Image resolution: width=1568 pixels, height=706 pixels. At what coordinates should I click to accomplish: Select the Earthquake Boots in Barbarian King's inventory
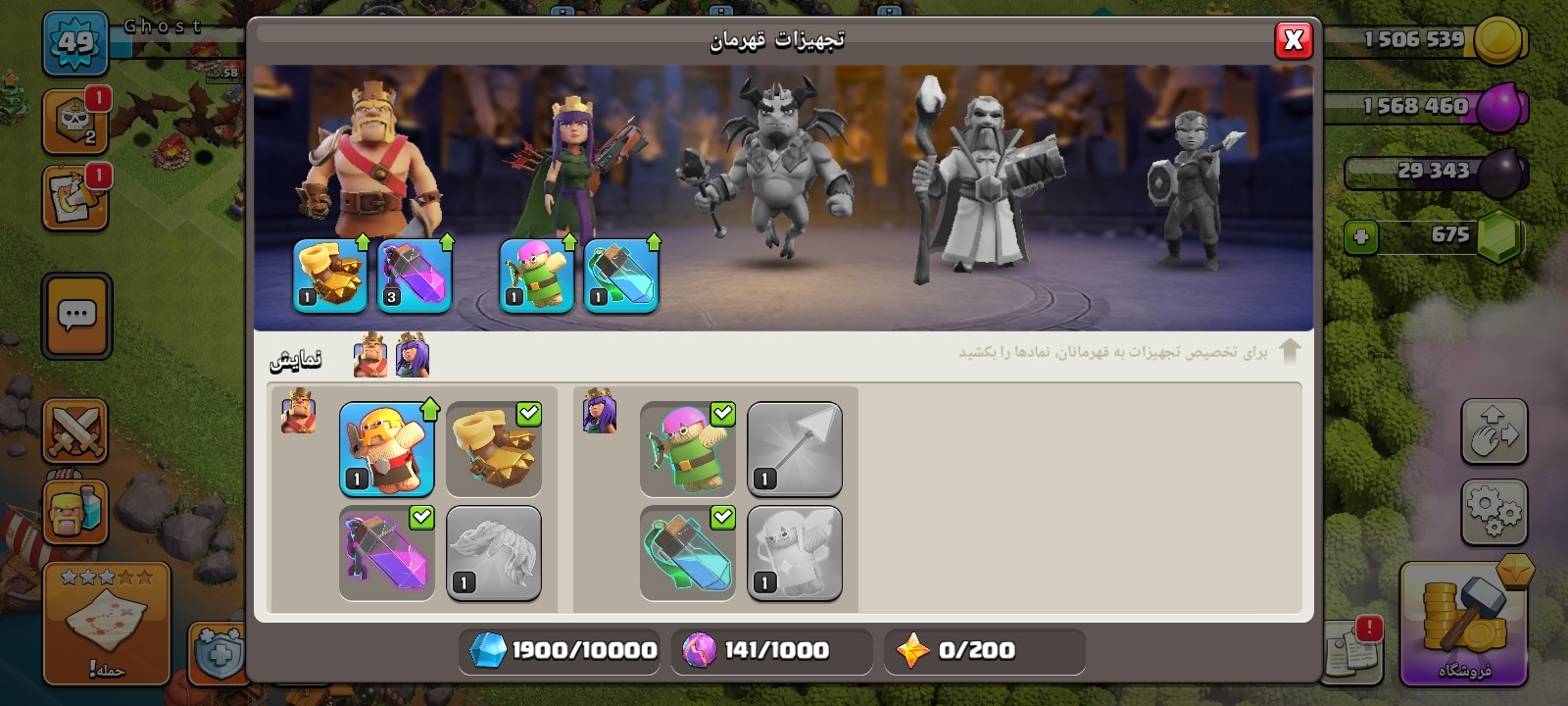(x=494, y=448)
